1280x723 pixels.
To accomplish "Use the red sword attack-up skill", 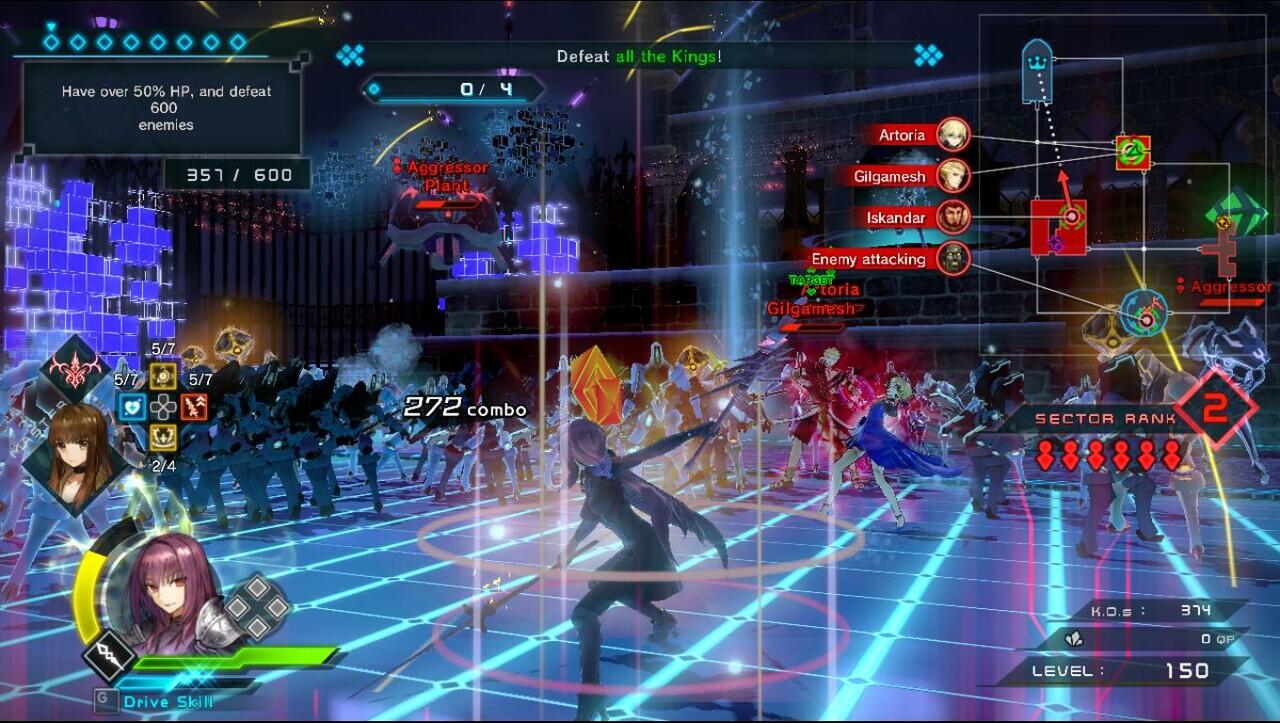I will 193,407.
